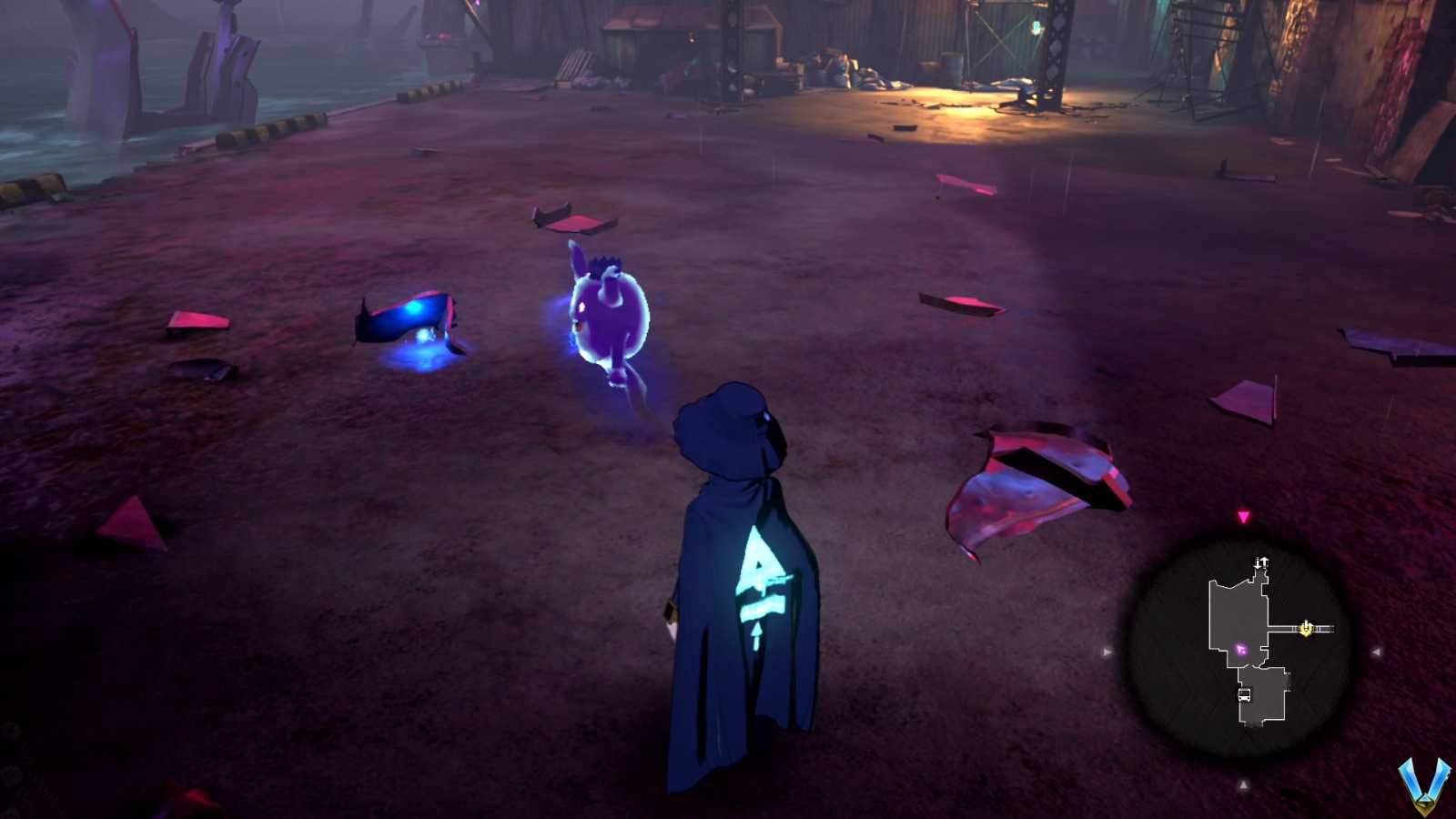Click the white compass arrow right of the minimap
1456x819 pixels.
[1377, 651]
